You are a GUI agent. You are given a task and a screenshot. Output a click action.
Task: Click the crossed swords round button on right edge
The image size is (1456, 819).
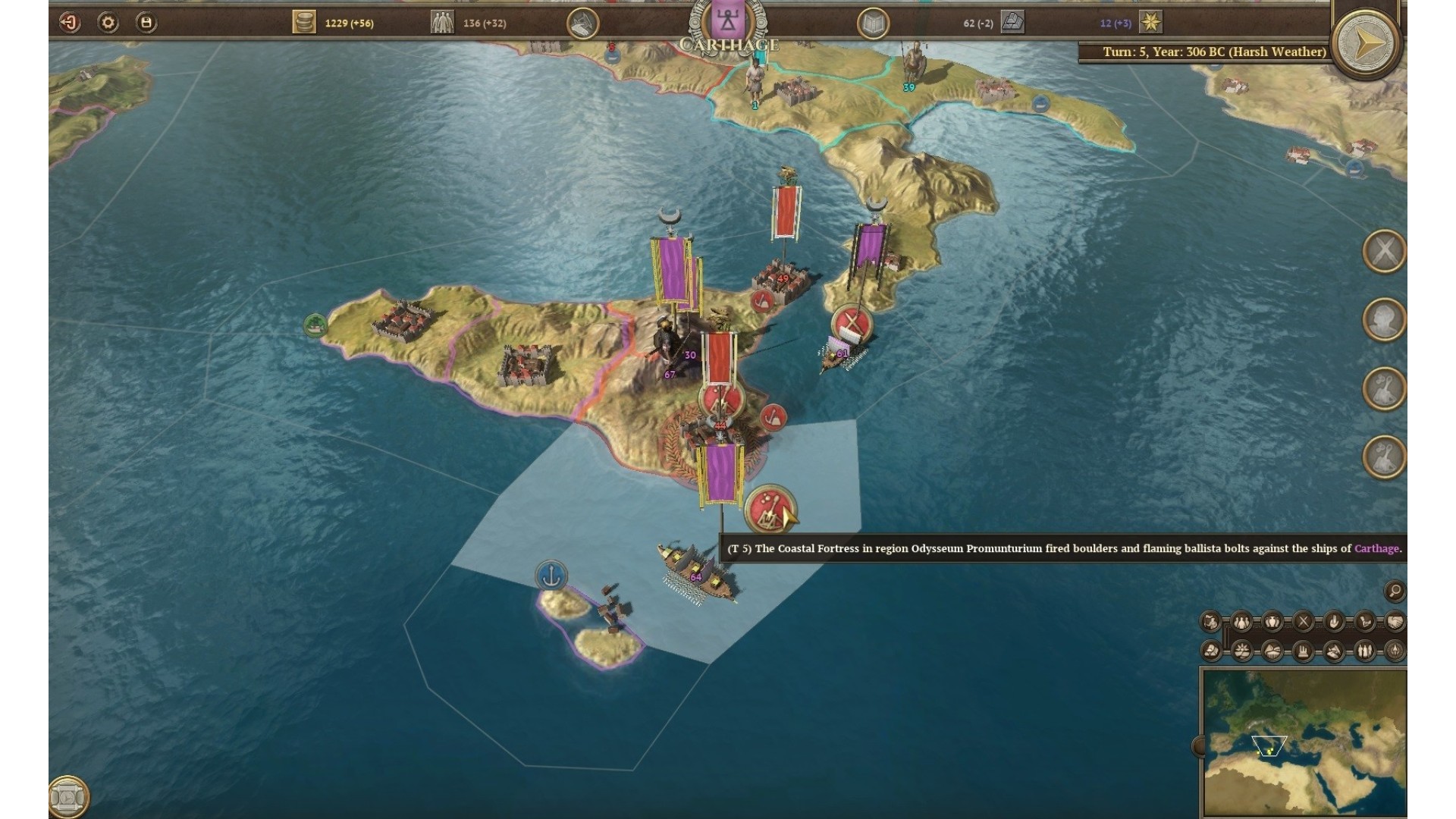(x=1385, y=251)
